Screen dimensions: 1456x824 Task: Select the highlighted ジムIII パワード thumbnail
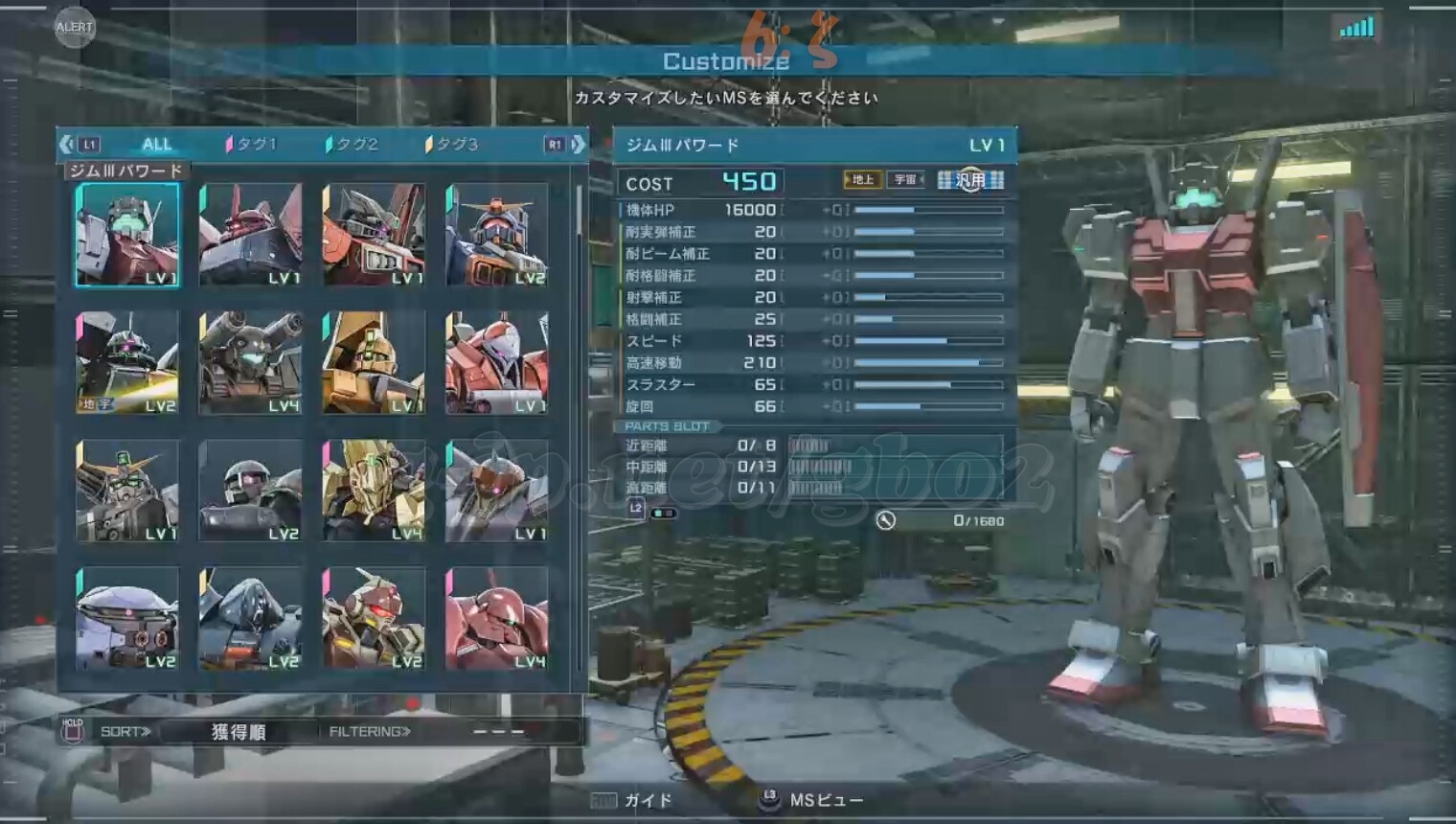127,236
